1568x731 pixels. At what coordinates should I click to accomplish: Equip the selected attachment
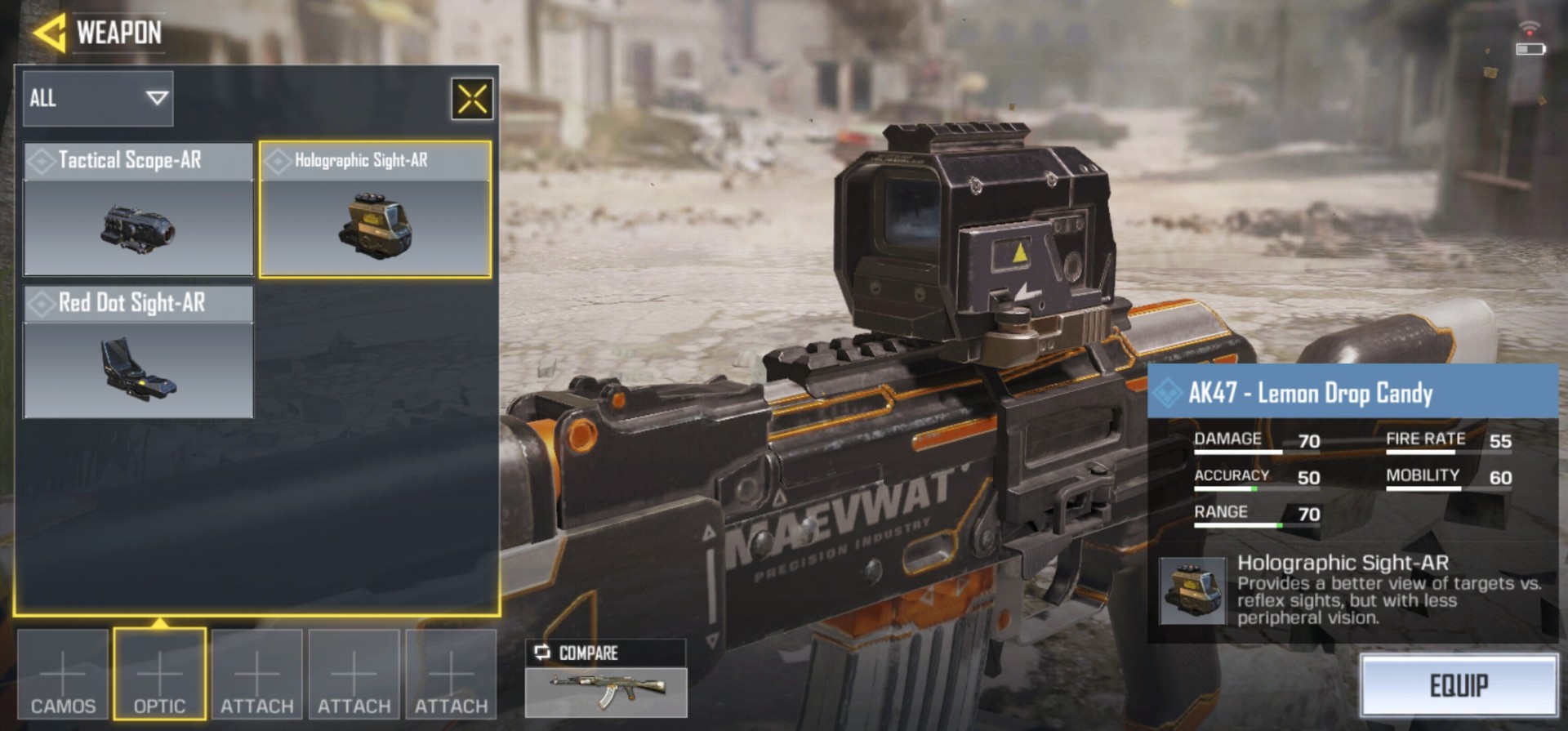point(1459,685)
